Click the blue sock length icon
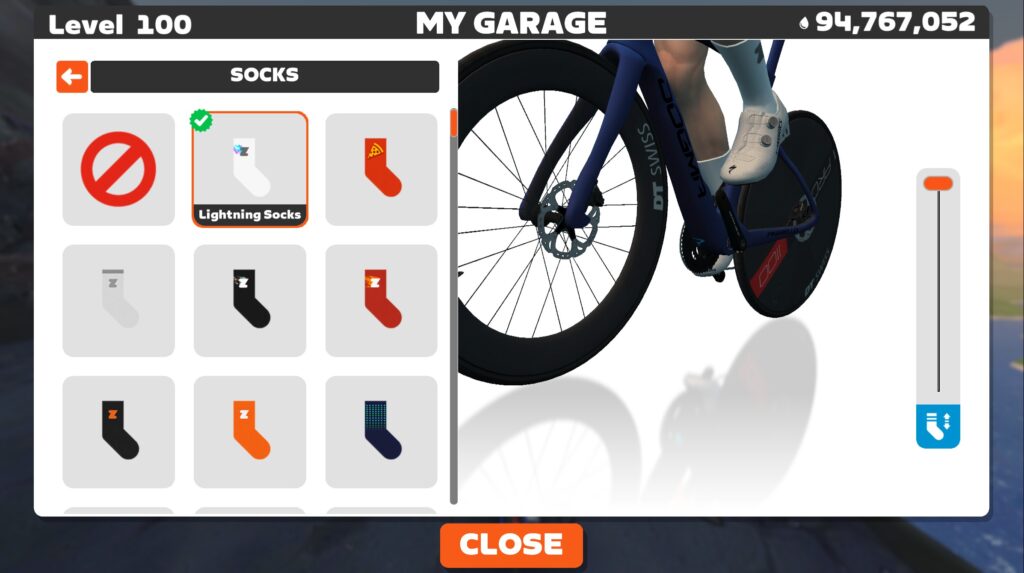The image size is (1024, 573). tap(938, 426)
